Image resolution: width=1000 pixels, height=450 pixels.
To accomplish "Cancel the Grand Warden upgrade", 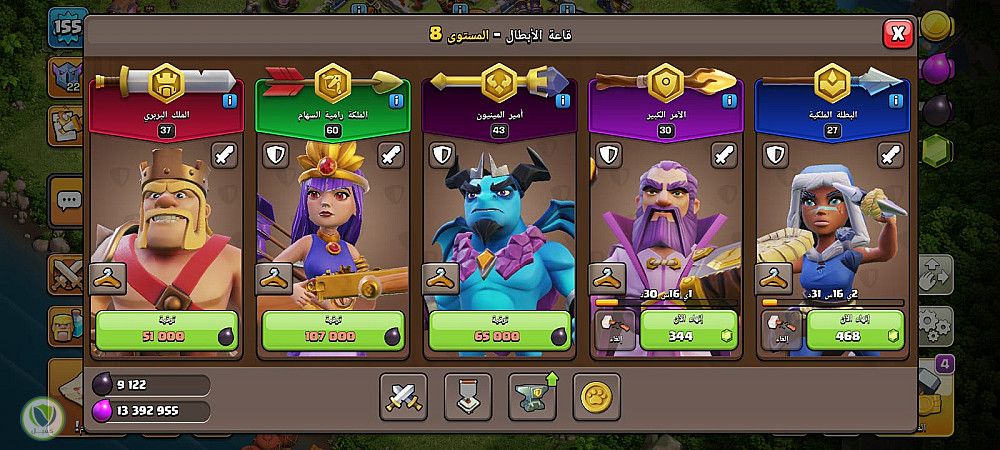I will (612, 331).
